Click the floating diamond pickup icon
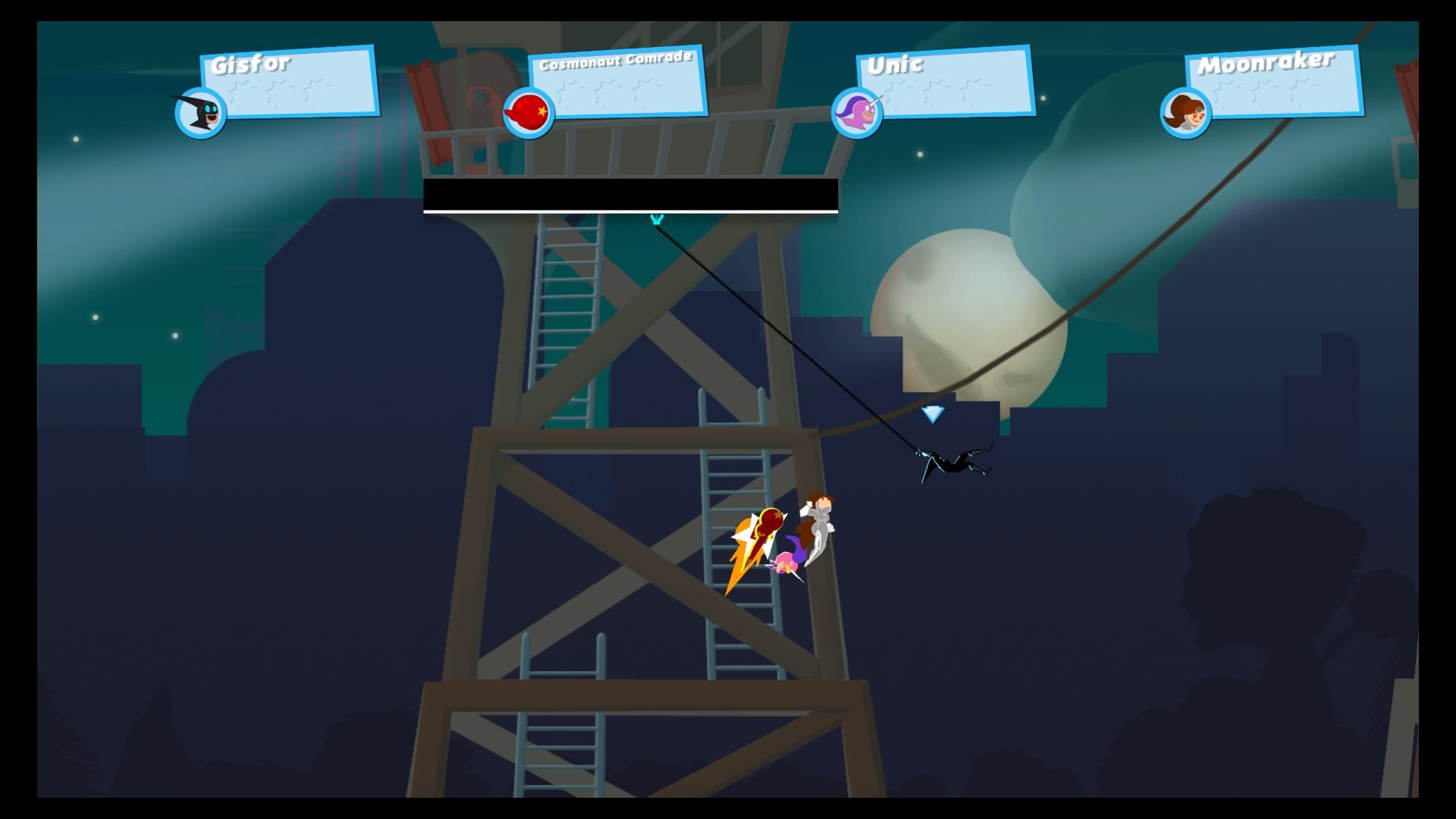This screenshot has width=1456, height=819. 932,414
